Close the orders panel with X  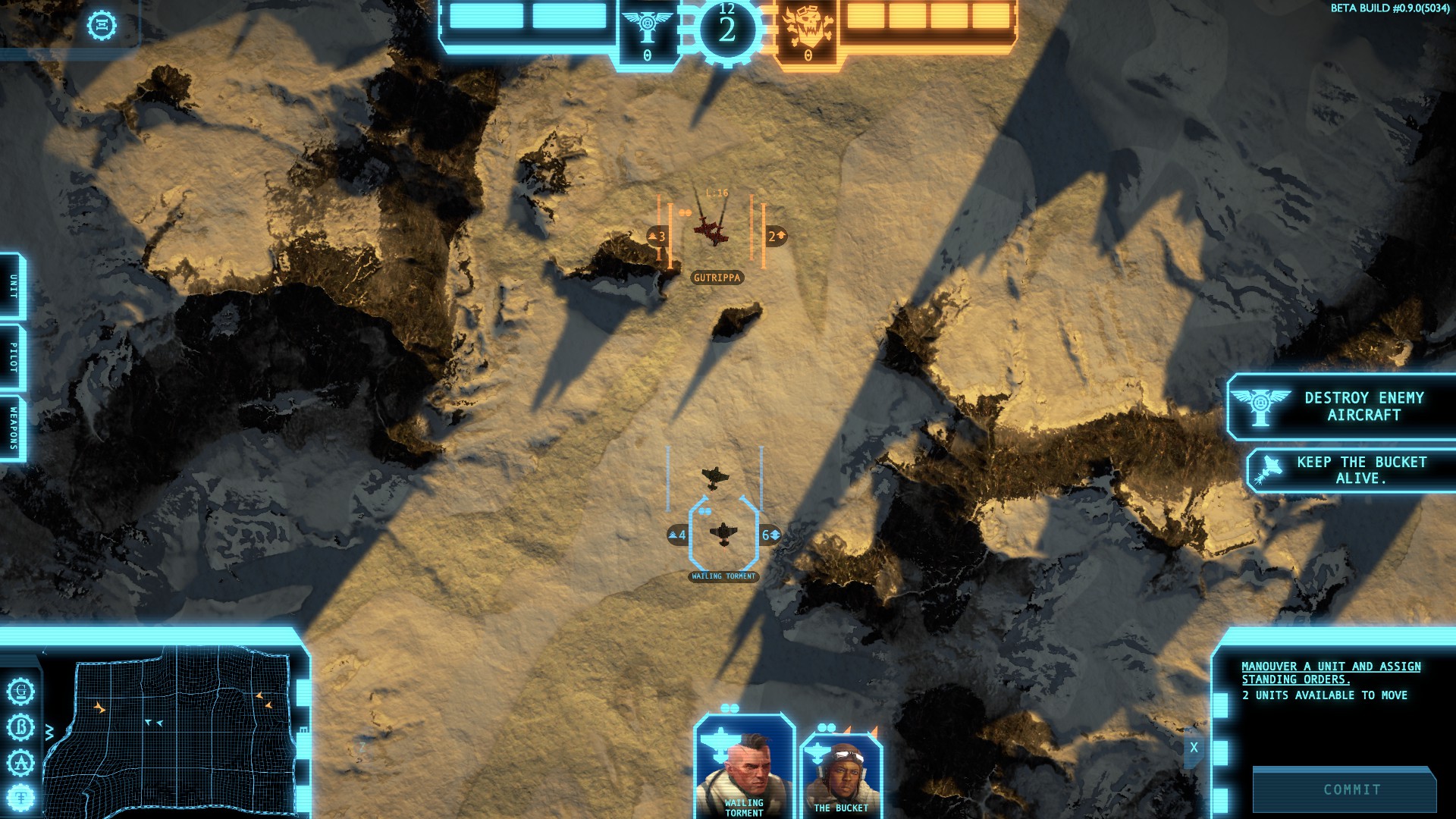point(1194,748)
